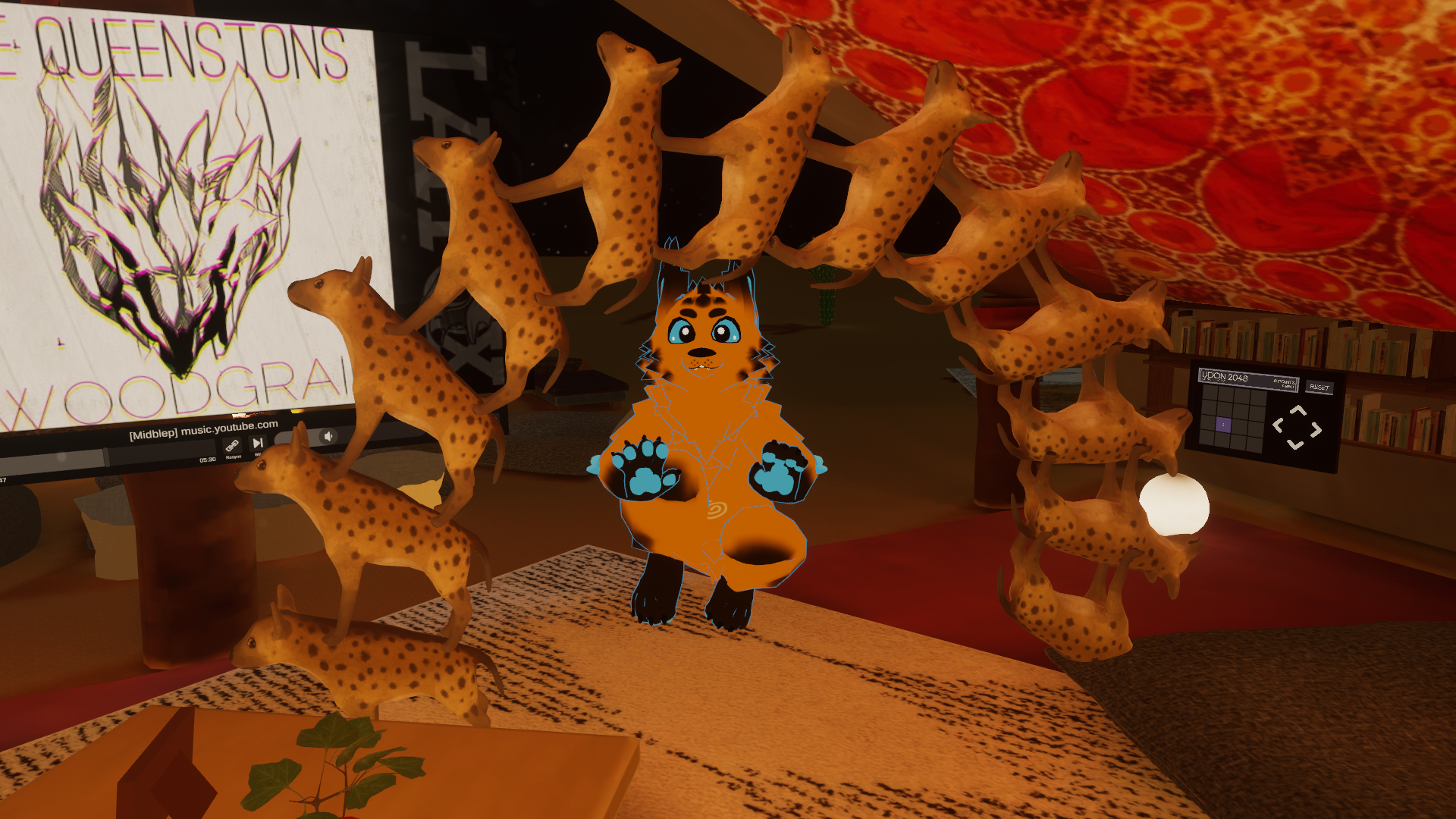This screenshot has height=819, width=1456.
Task: Click the Resync link button on video player
Action: 233,446
